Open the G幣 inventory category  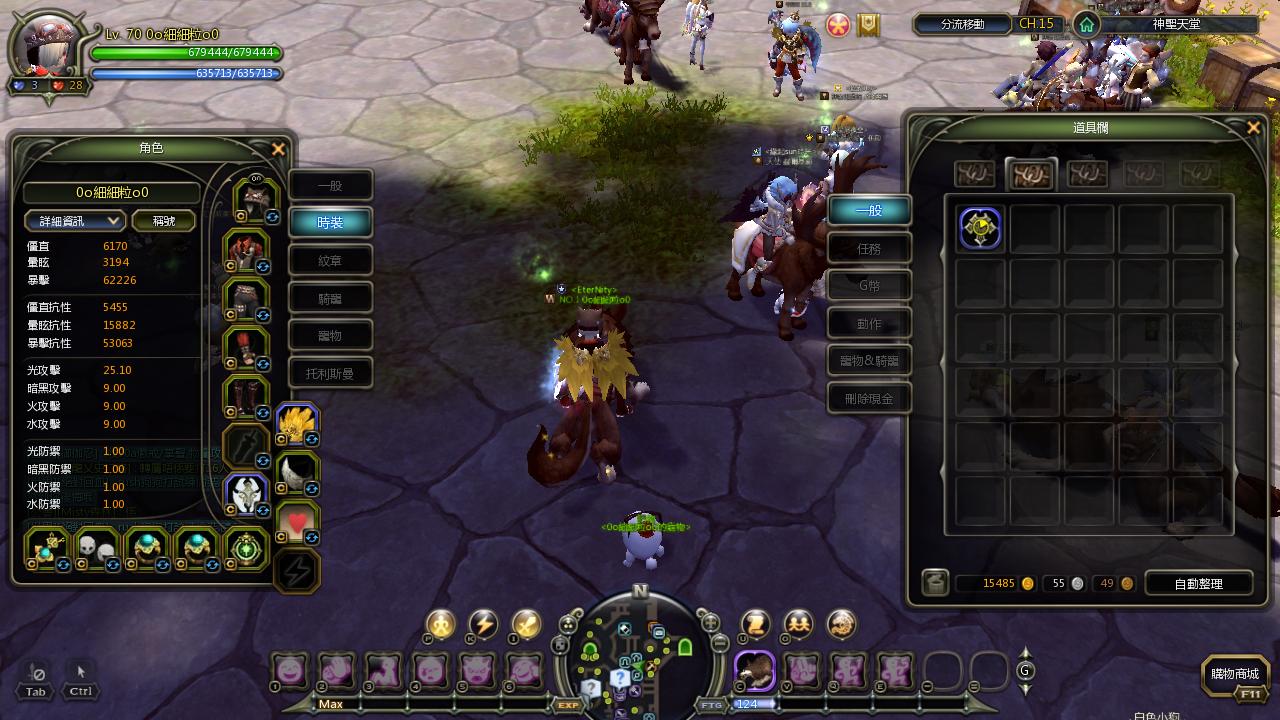point(869,286)
